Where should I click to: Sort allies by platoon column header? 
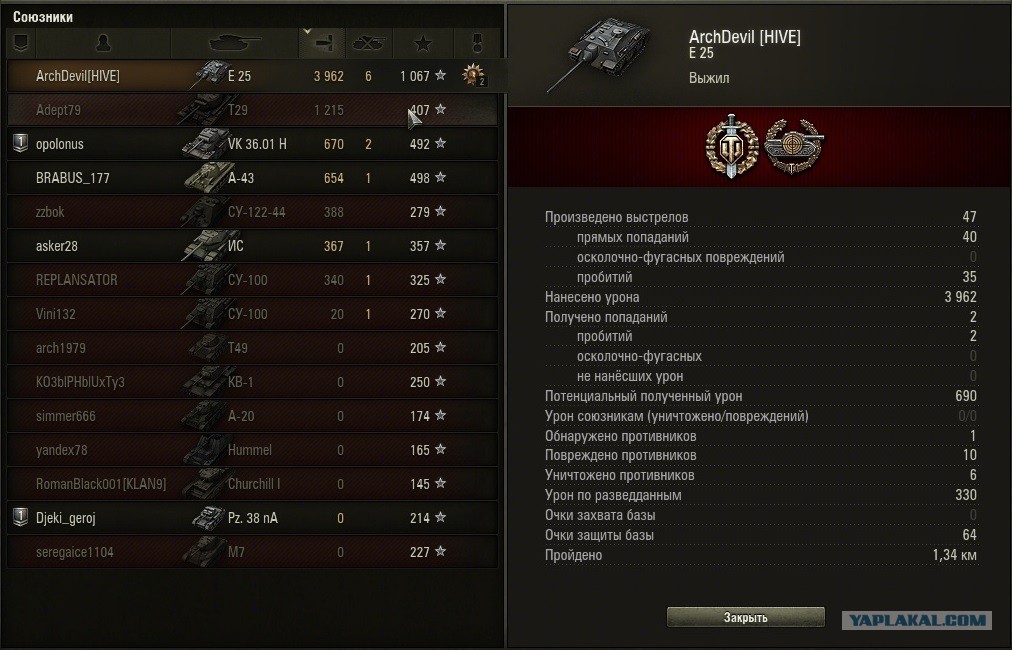pyautogui.click(x=21, y=43)
